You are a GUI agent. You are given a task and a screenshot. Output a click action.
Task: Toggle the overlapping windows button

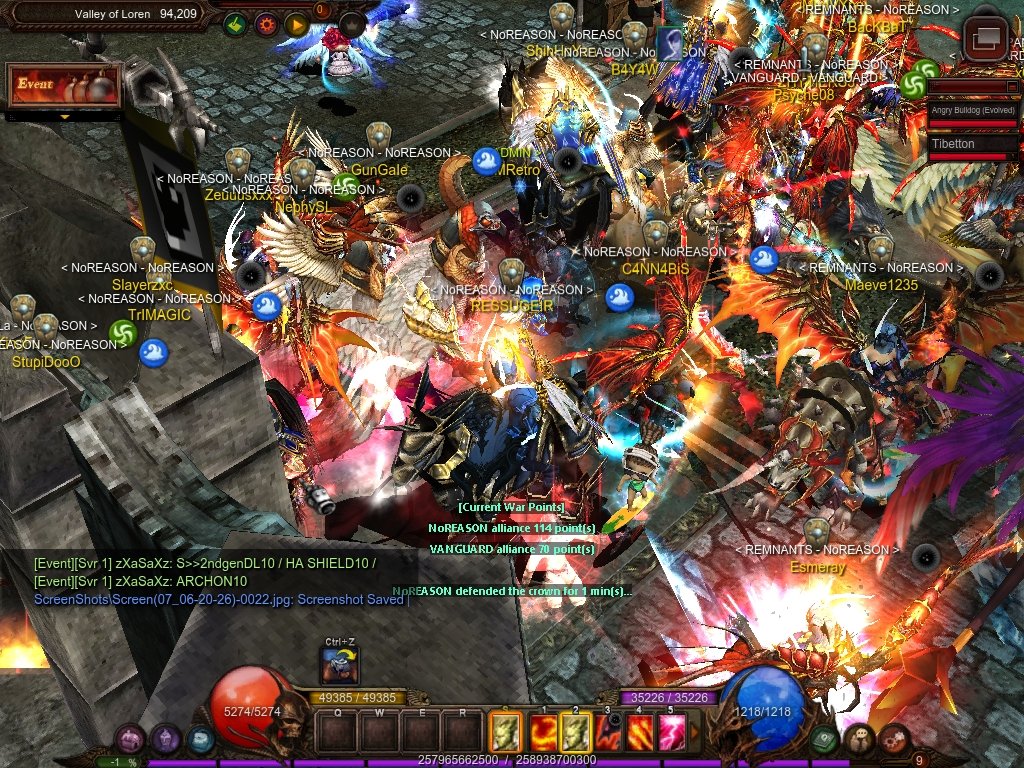(986, 39)
